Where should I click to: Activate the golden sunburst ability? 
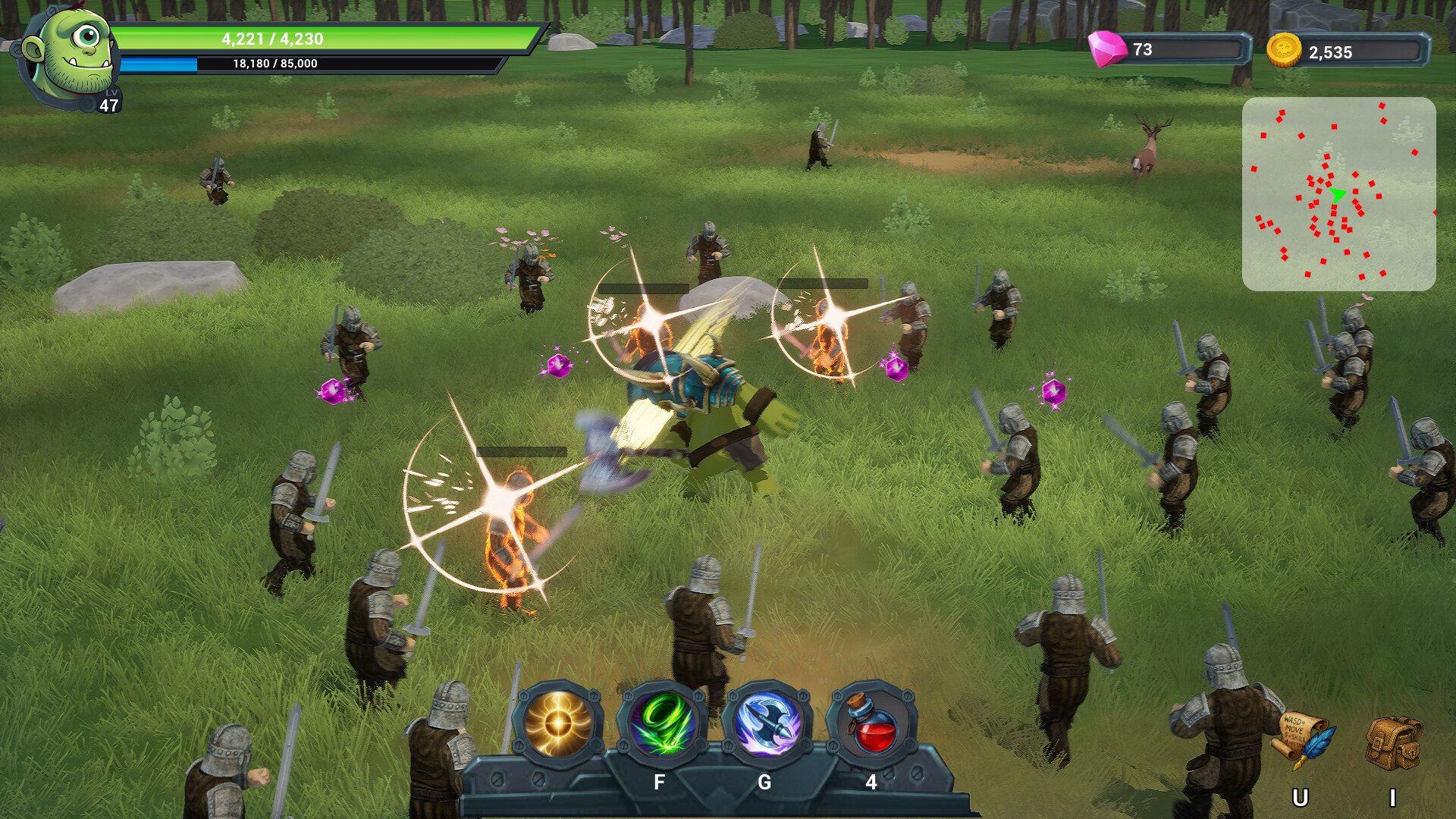point(558,724)
